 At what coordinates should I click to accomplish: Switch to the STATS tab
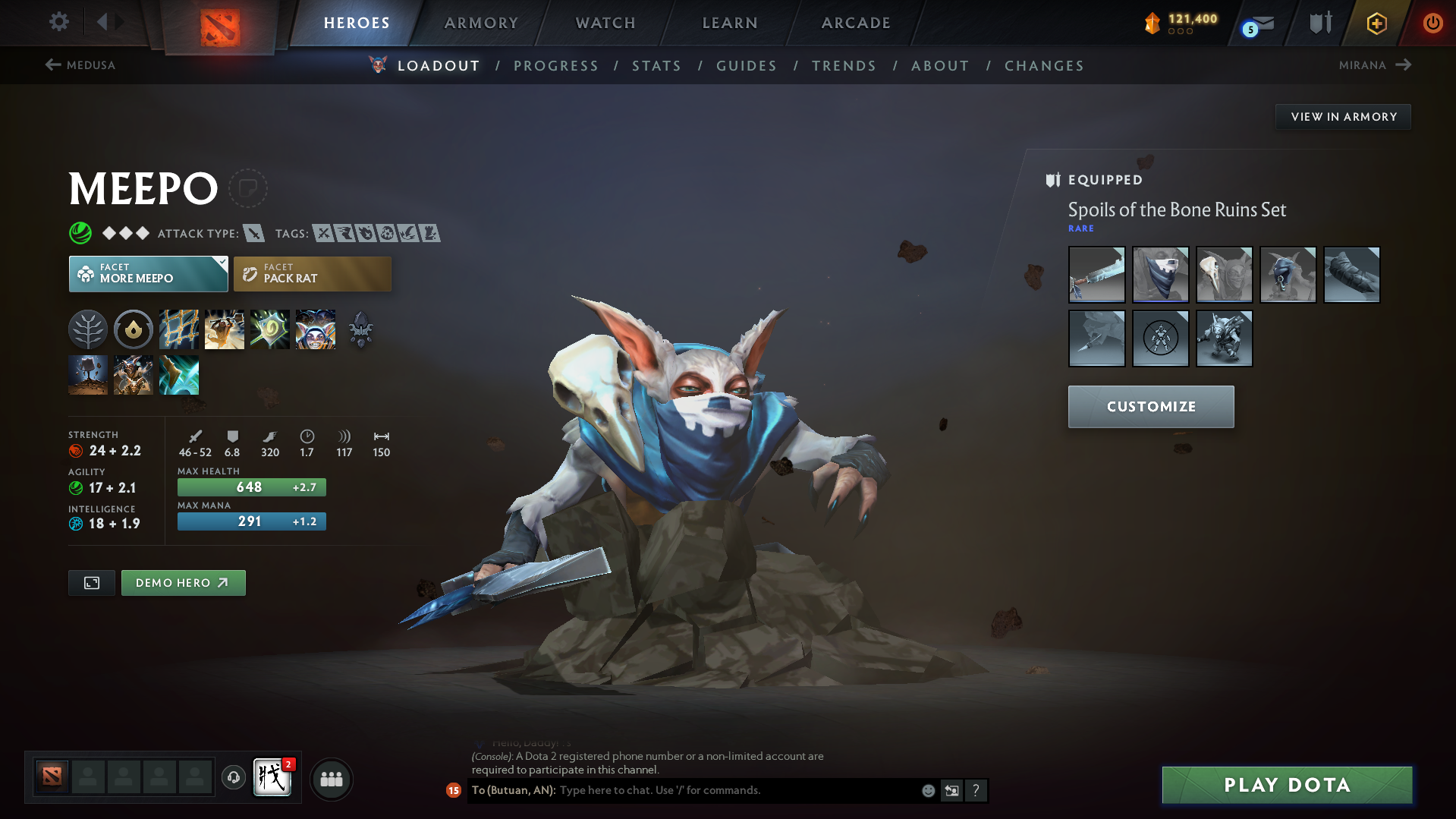[x=656, y=66]
